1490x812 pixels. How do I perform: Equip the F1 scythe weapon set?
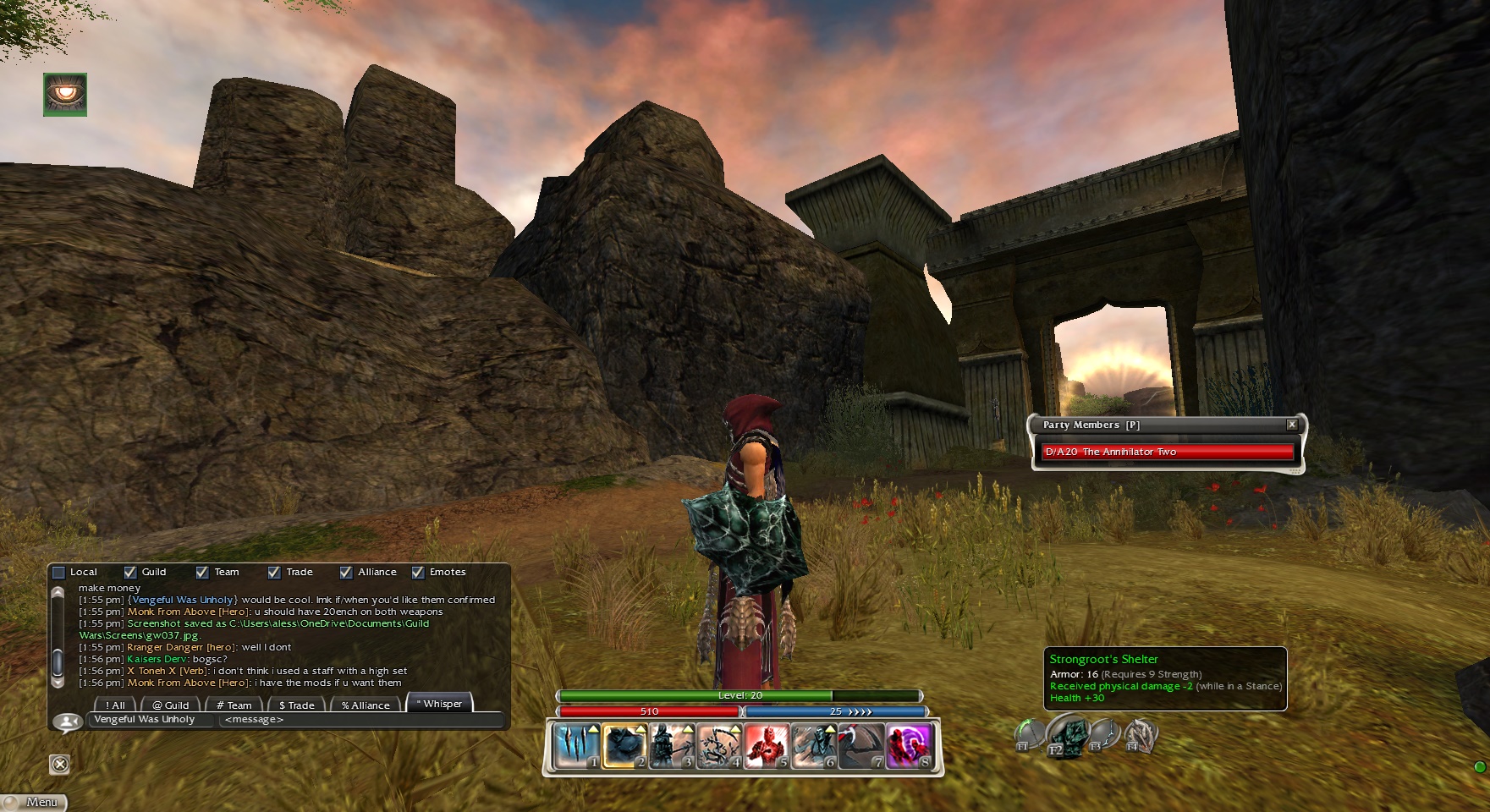coord(1029,734)
